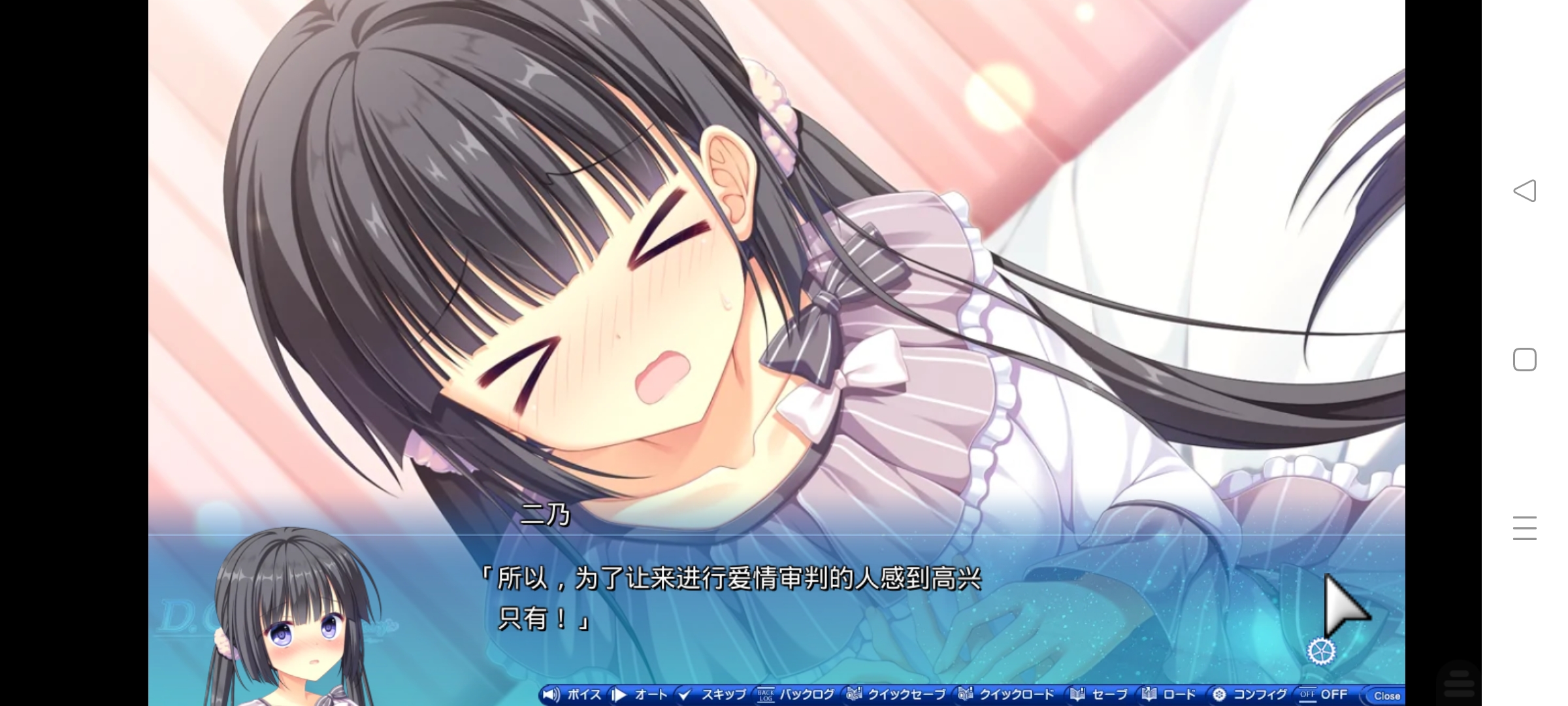Open Android recent apps with three-line button

(x=1524, y=528)
